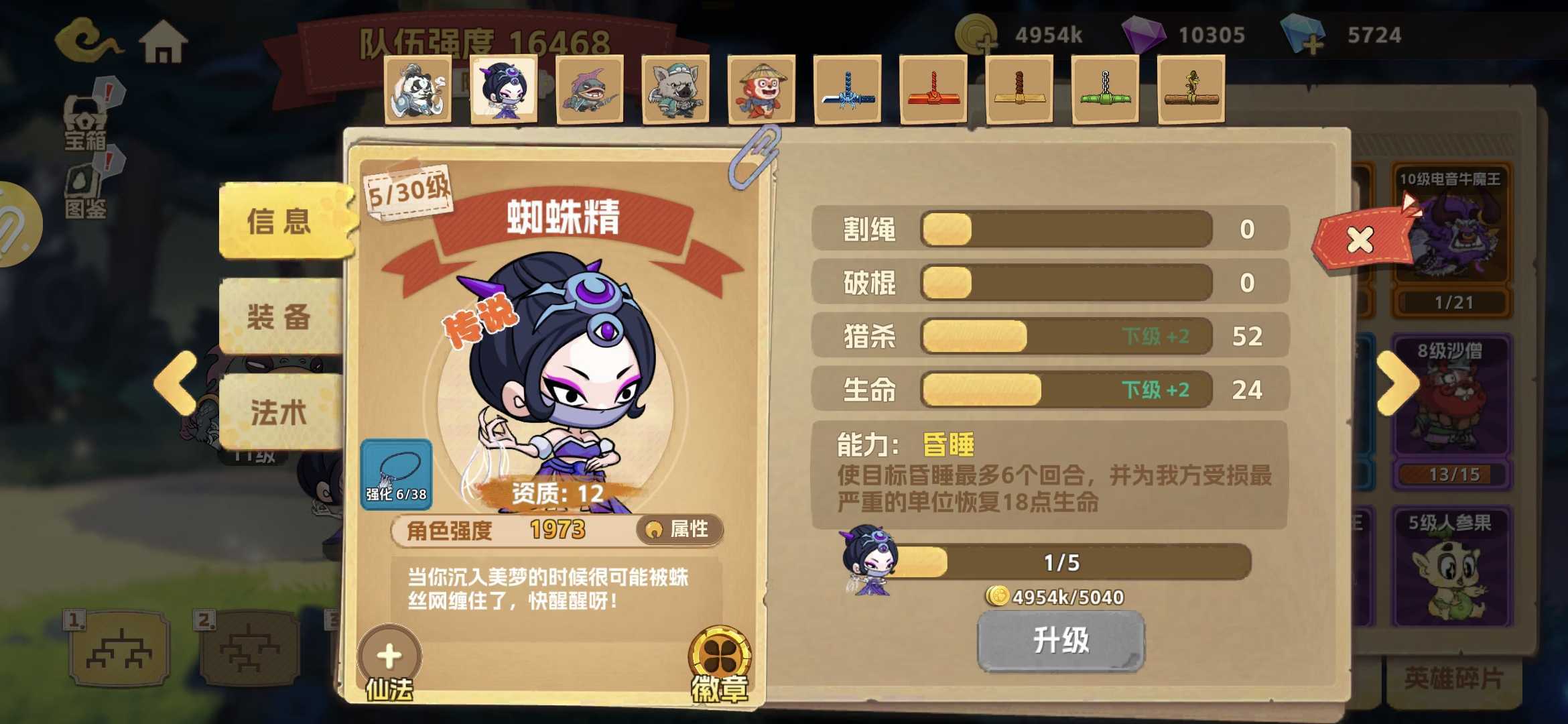Select the wolf hero portrait

(x=675, y=90)
